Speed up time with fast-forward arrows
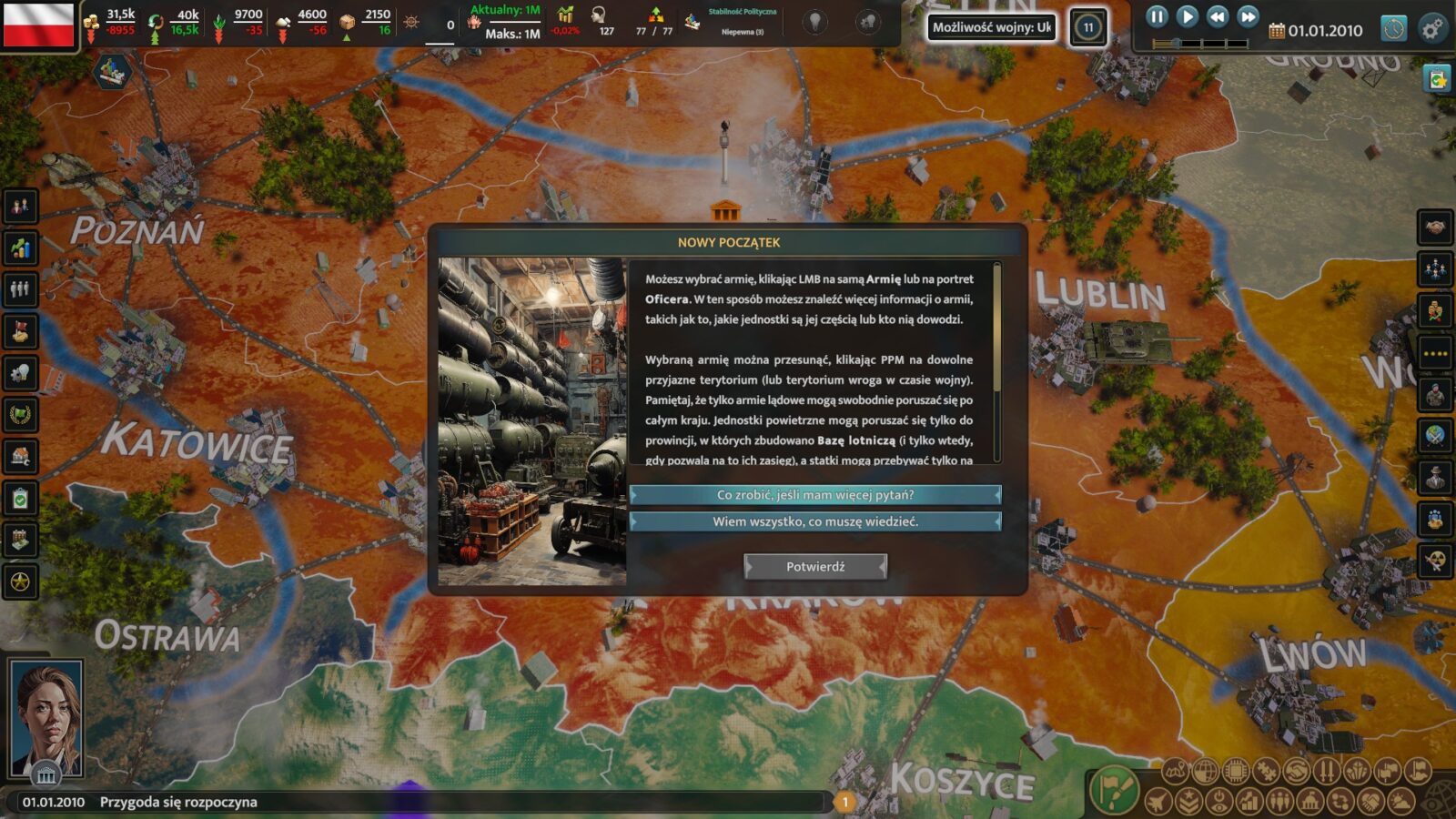The image size is (1456, 819). pyautogui.click(x=1249, y=16)
